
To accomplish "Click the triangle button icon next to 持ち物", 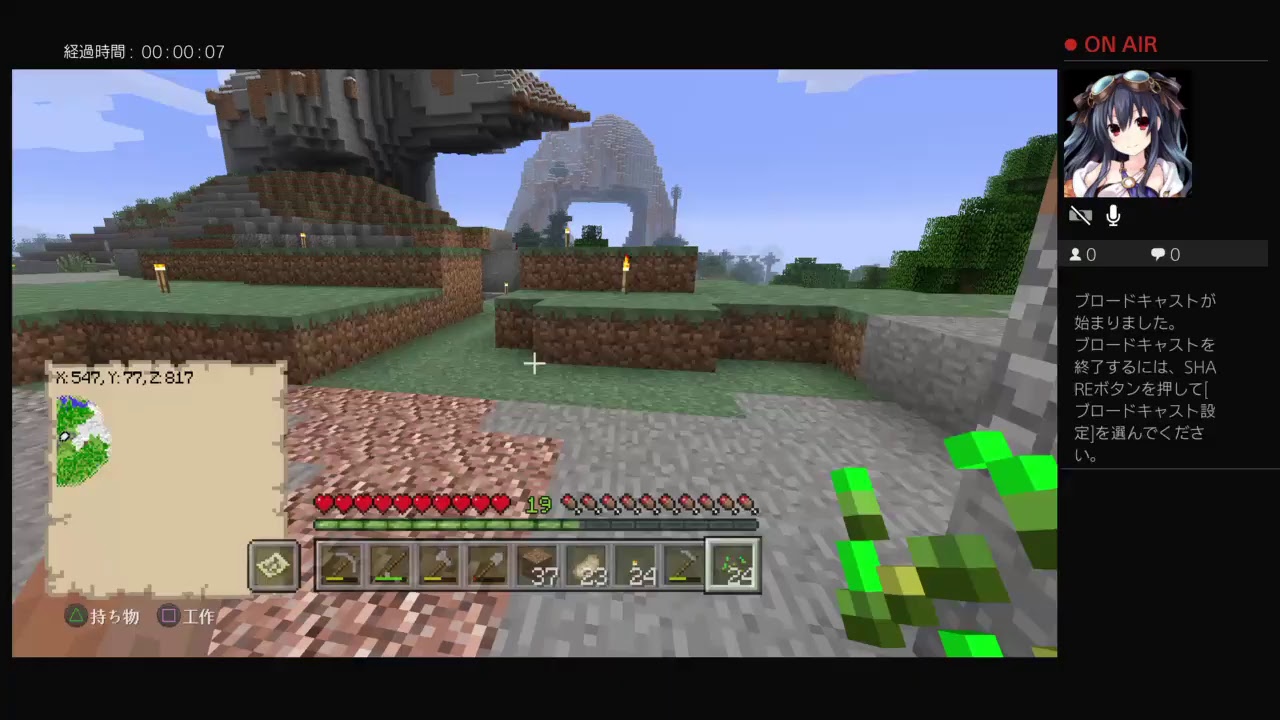I will (76, 616).
